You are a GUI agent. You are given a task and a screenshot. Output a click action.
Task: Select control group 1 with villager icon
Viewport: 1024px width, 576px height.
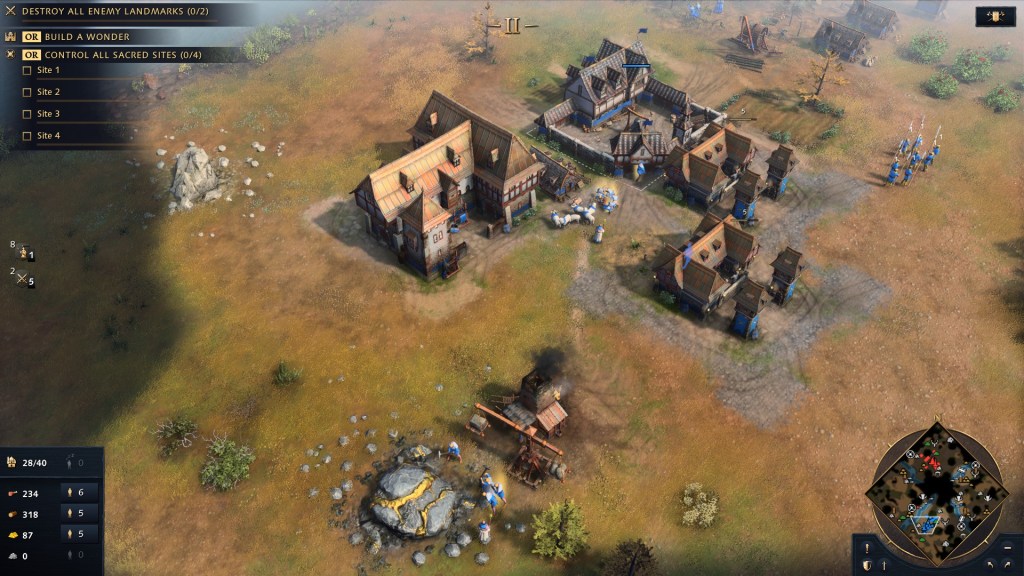tap(24, 253)
